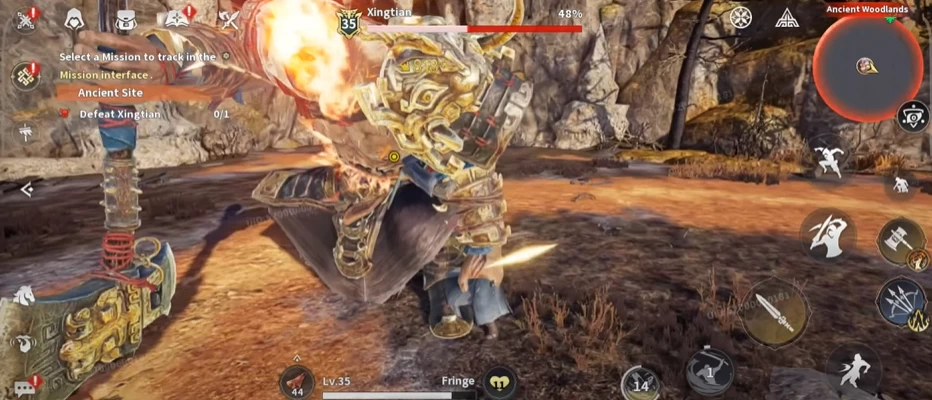Open the circular cross emblem icon at the top

pos(741,17)
